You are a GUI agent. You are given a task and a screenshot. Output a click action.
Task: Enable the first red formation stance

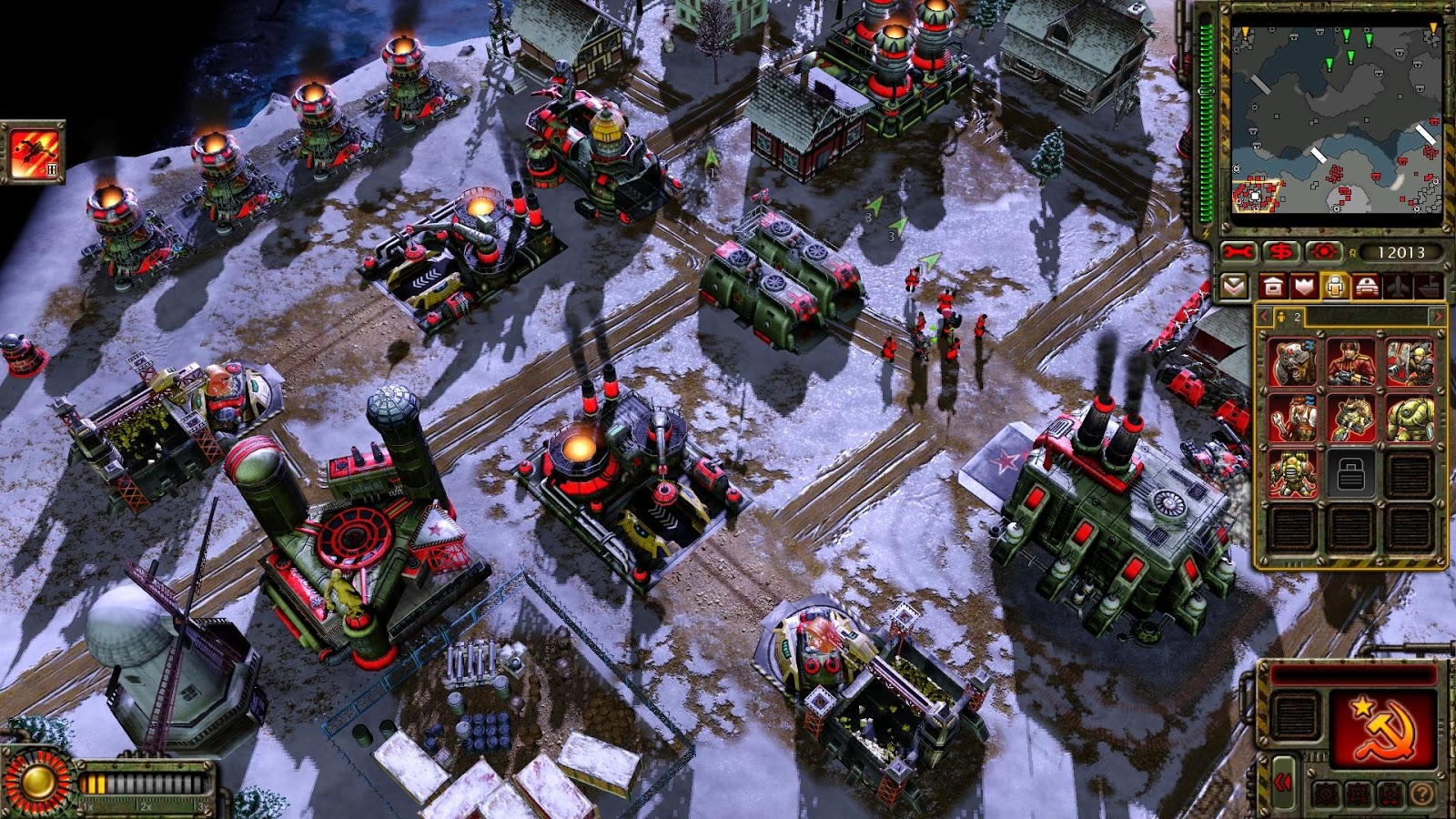pyautogui.click(x=1327, y=794)
